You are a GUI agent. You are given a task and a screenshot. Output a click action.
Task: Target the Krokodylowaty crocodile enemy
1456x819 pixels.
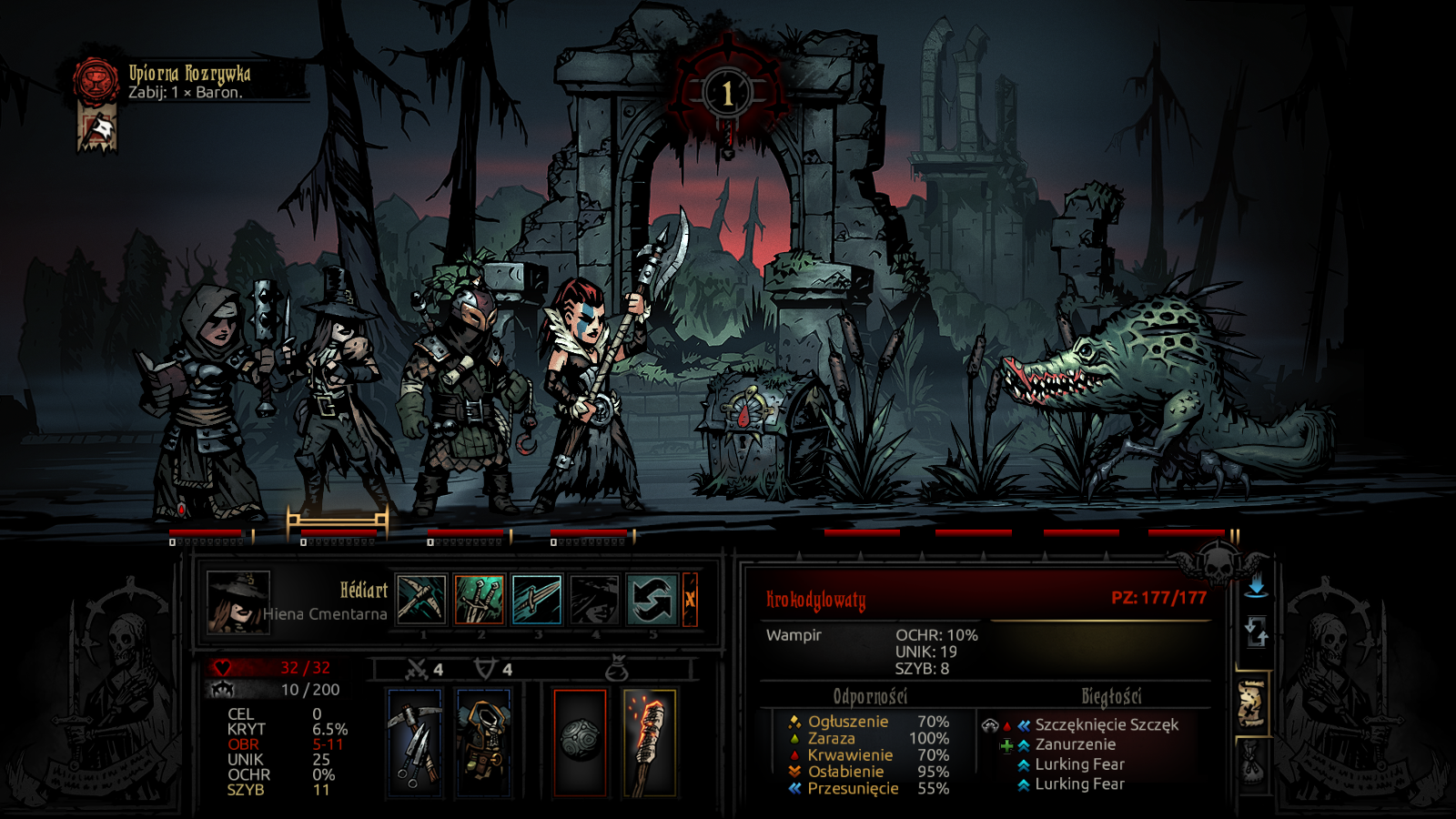tap(1156, 391)
